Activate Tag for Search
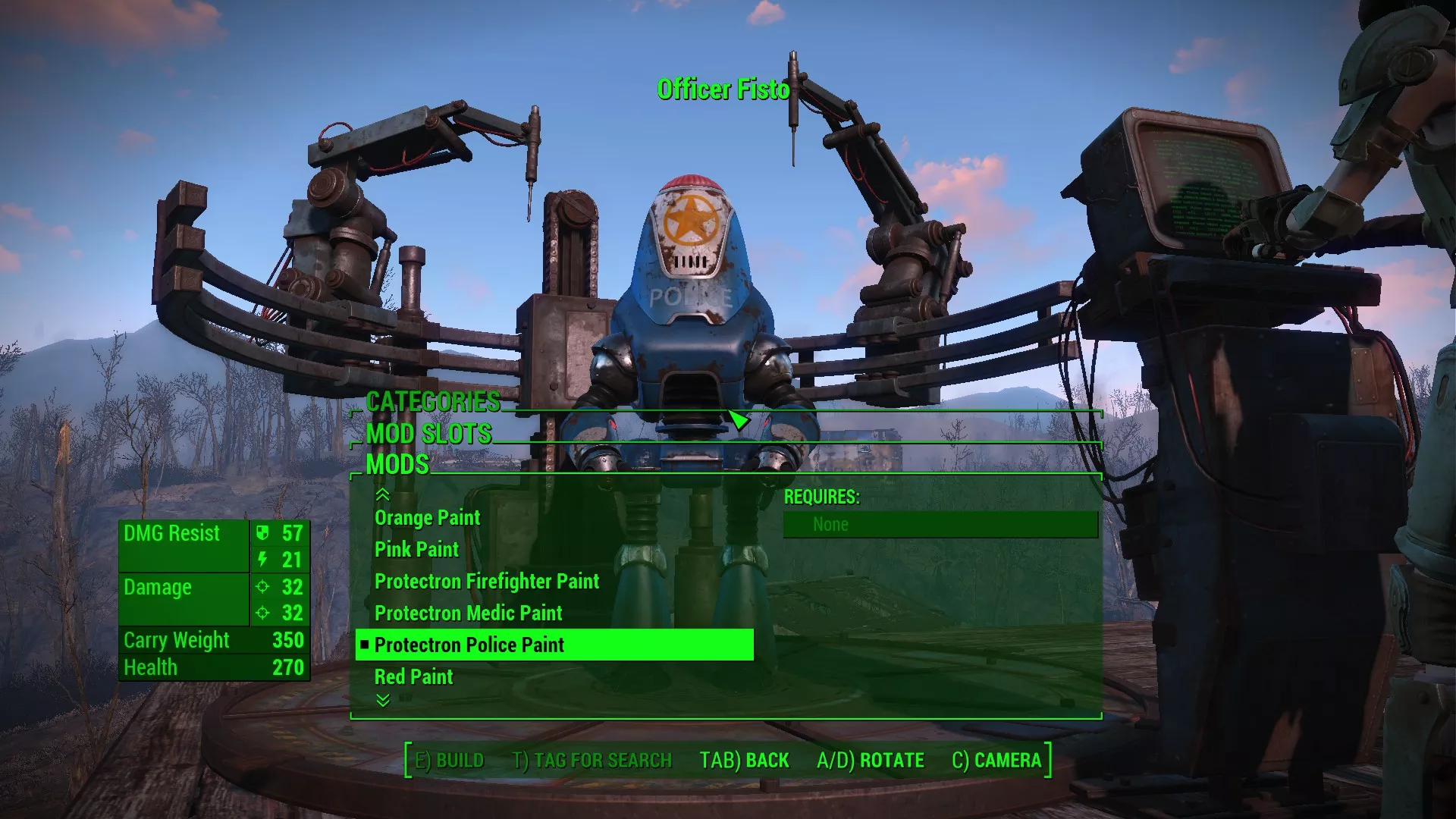Viewport: 1456px width, 819px height. (x=592, y=761)
